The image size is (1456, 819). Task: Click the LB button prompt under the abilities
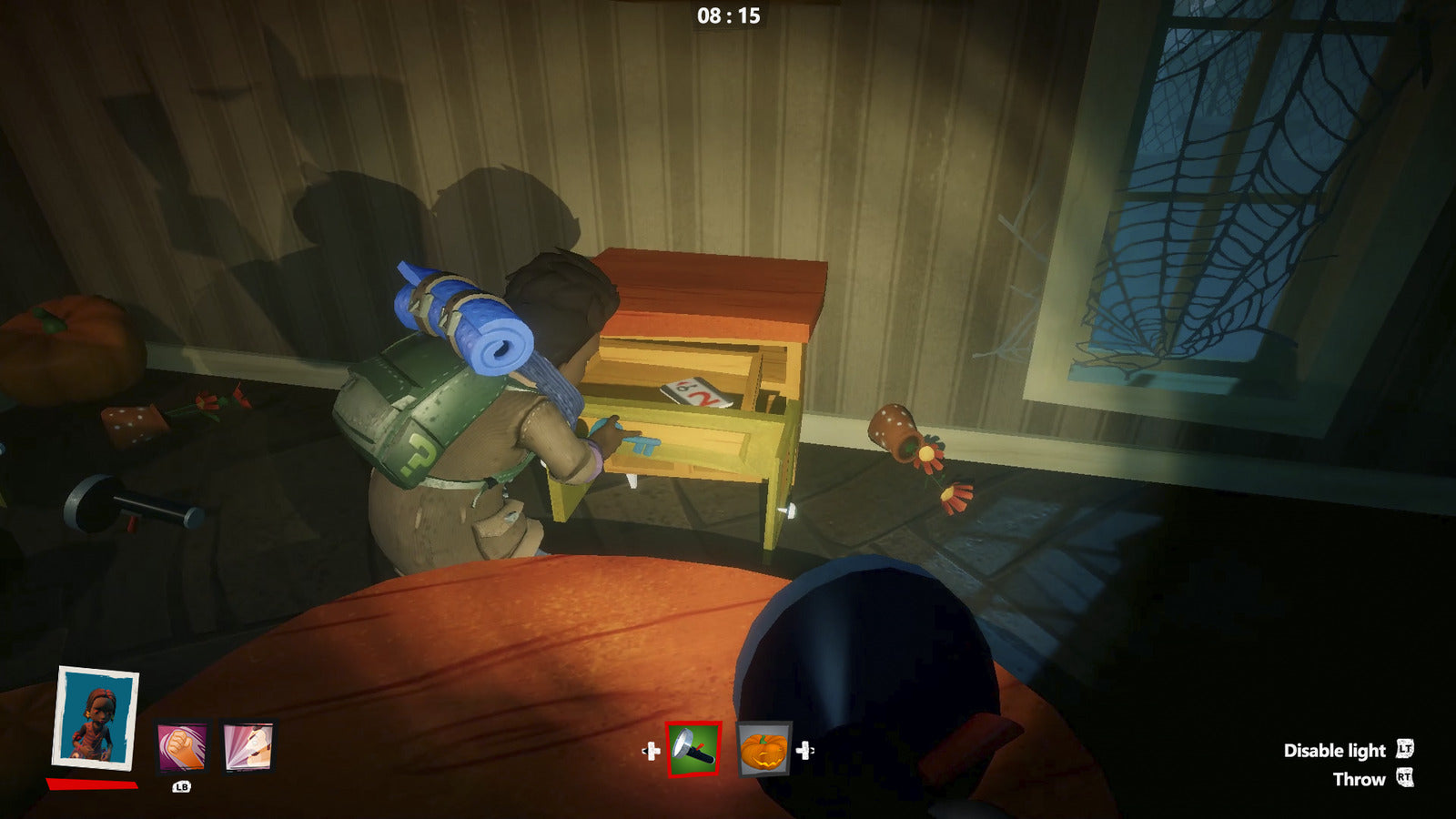182,787
